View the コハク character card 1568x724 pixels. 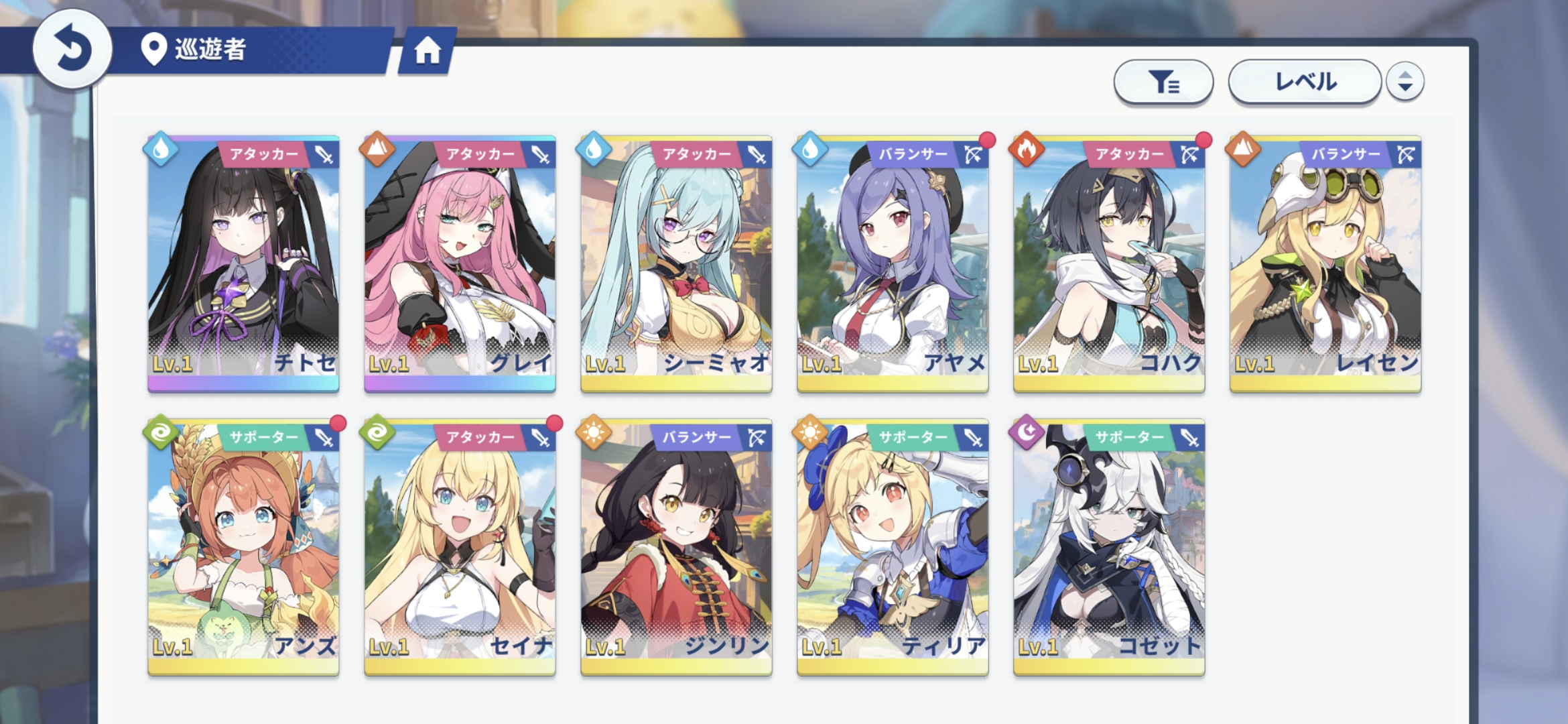(1109, 263)
